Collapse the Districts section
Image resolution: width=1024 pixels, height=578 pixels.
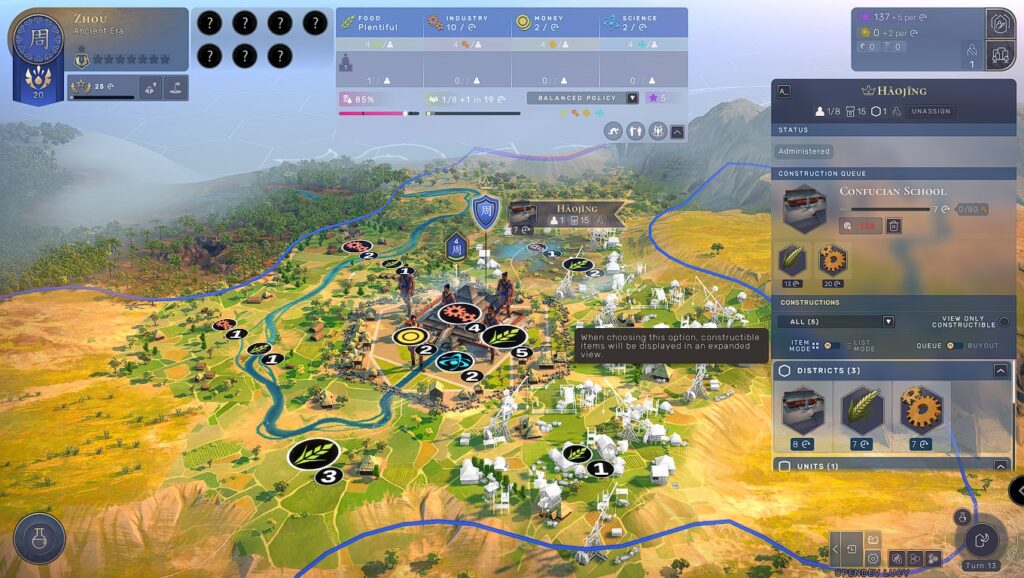click(x=1000, y=371)
